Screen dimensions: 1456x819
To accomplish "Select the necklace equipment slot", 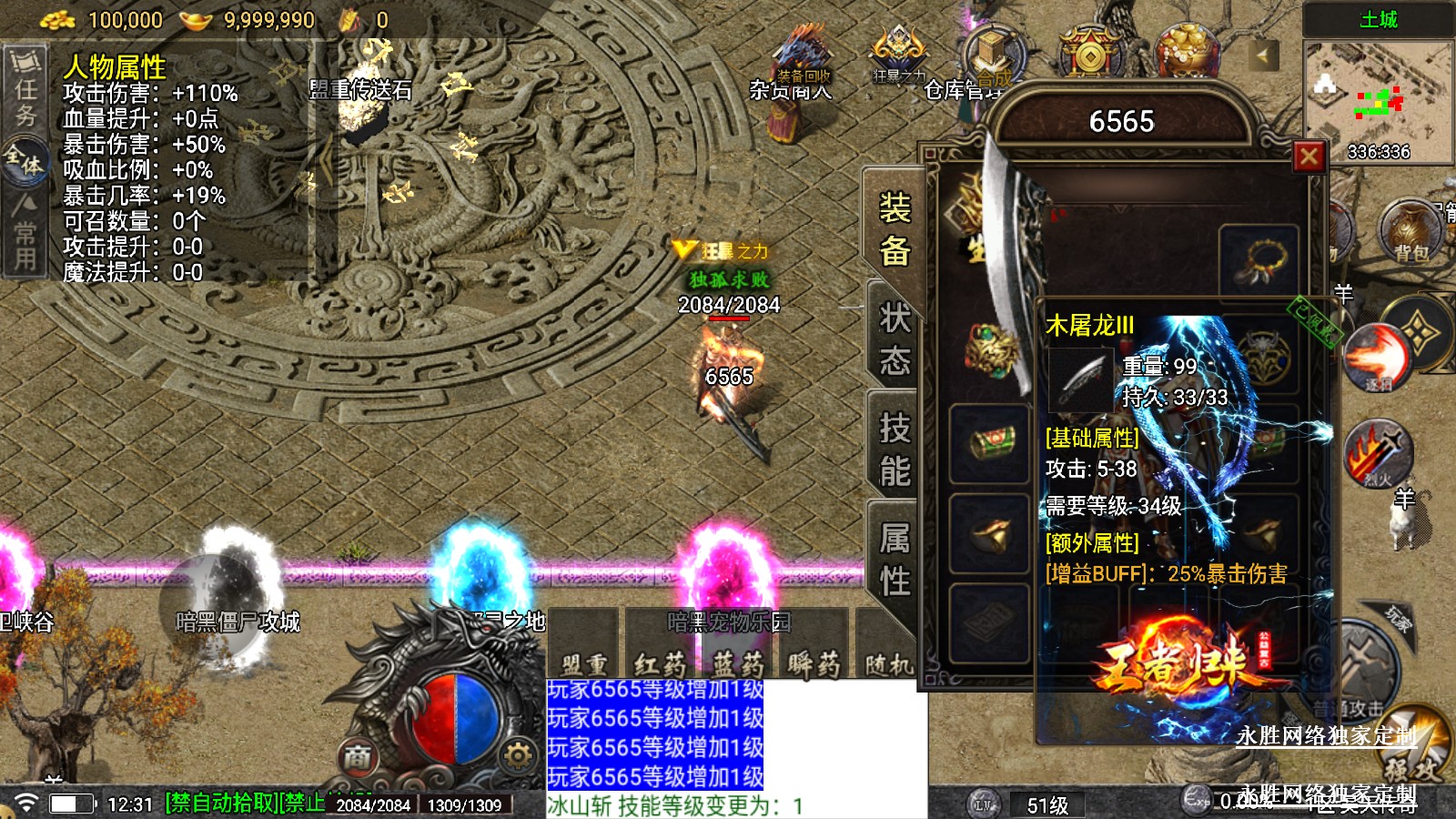I will click(1259, 260).
